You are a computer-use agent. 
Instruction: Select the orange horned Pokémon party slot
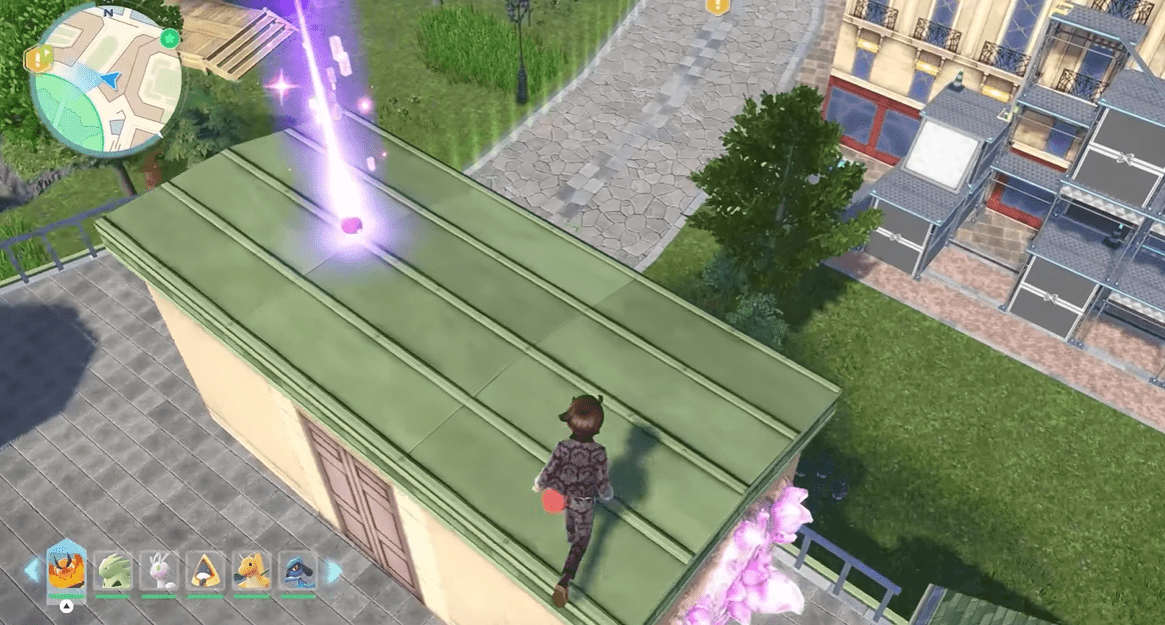[66, 569]
